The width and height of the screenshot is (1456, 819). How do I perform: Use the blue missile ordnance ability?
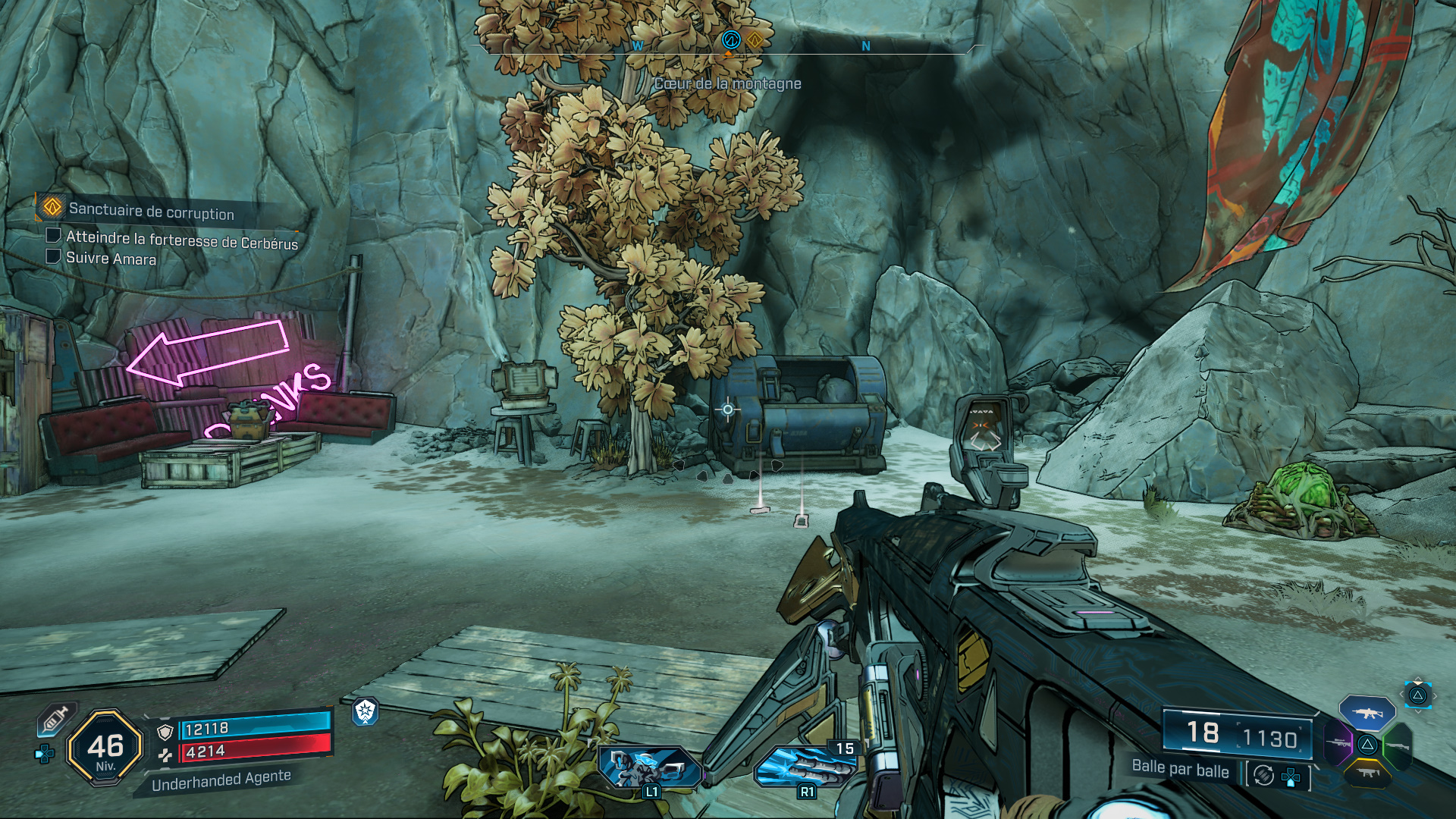click(x=804, y=766)
